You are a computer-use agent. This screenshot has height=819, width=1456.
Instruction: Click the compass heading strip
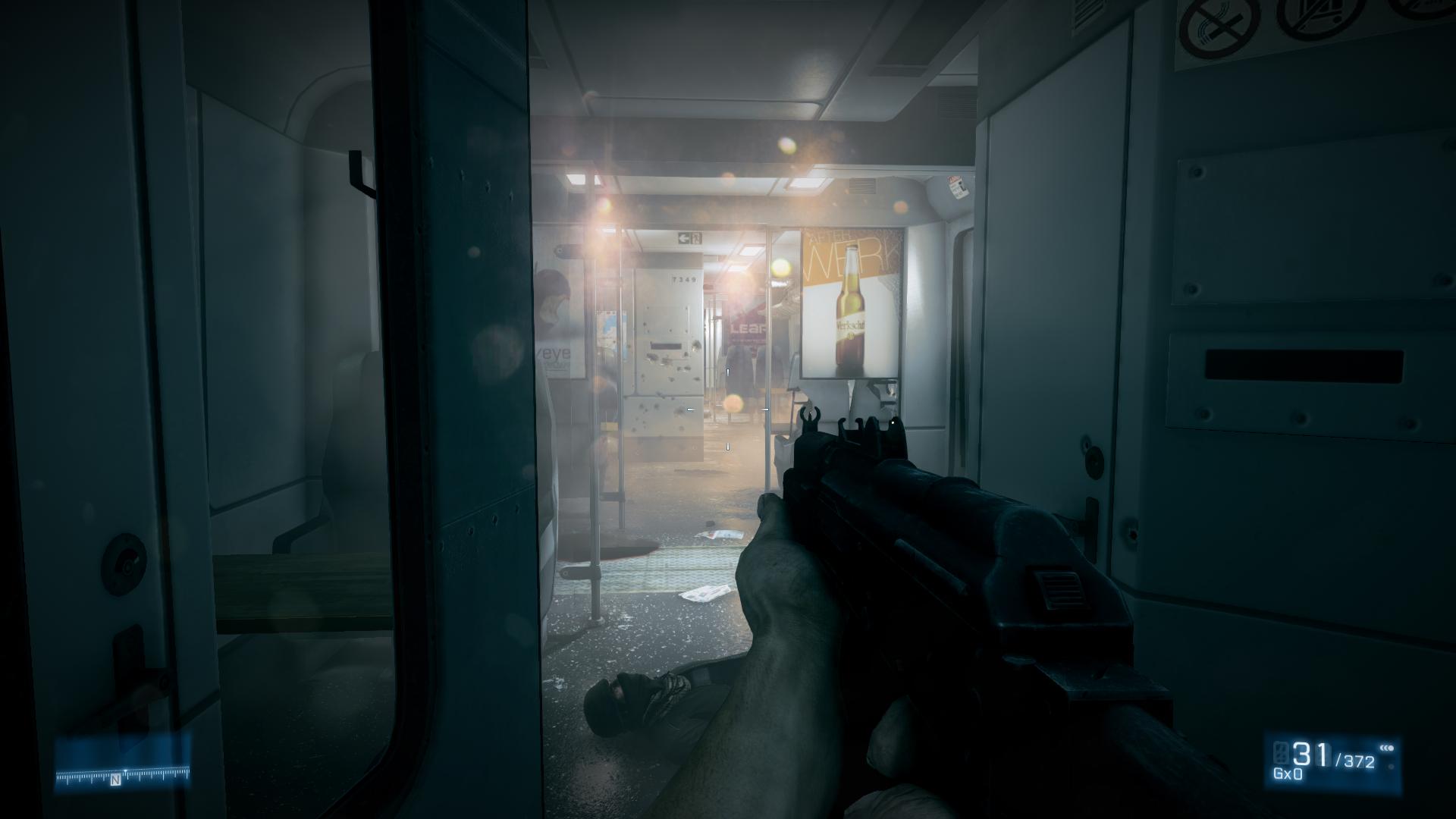(x=123, y=776)
